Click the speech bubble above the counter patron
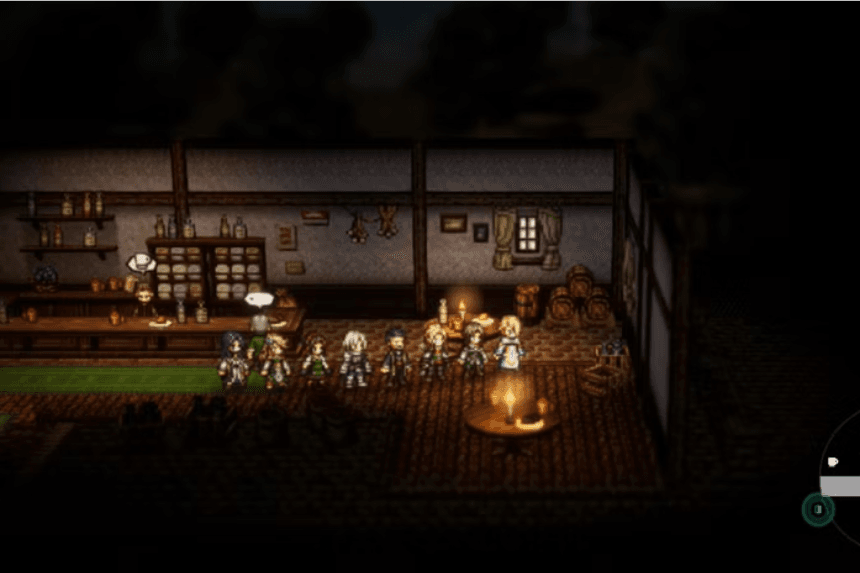This screenshot has height=573, width=860. pyautogui.click(x=258, y=298)
